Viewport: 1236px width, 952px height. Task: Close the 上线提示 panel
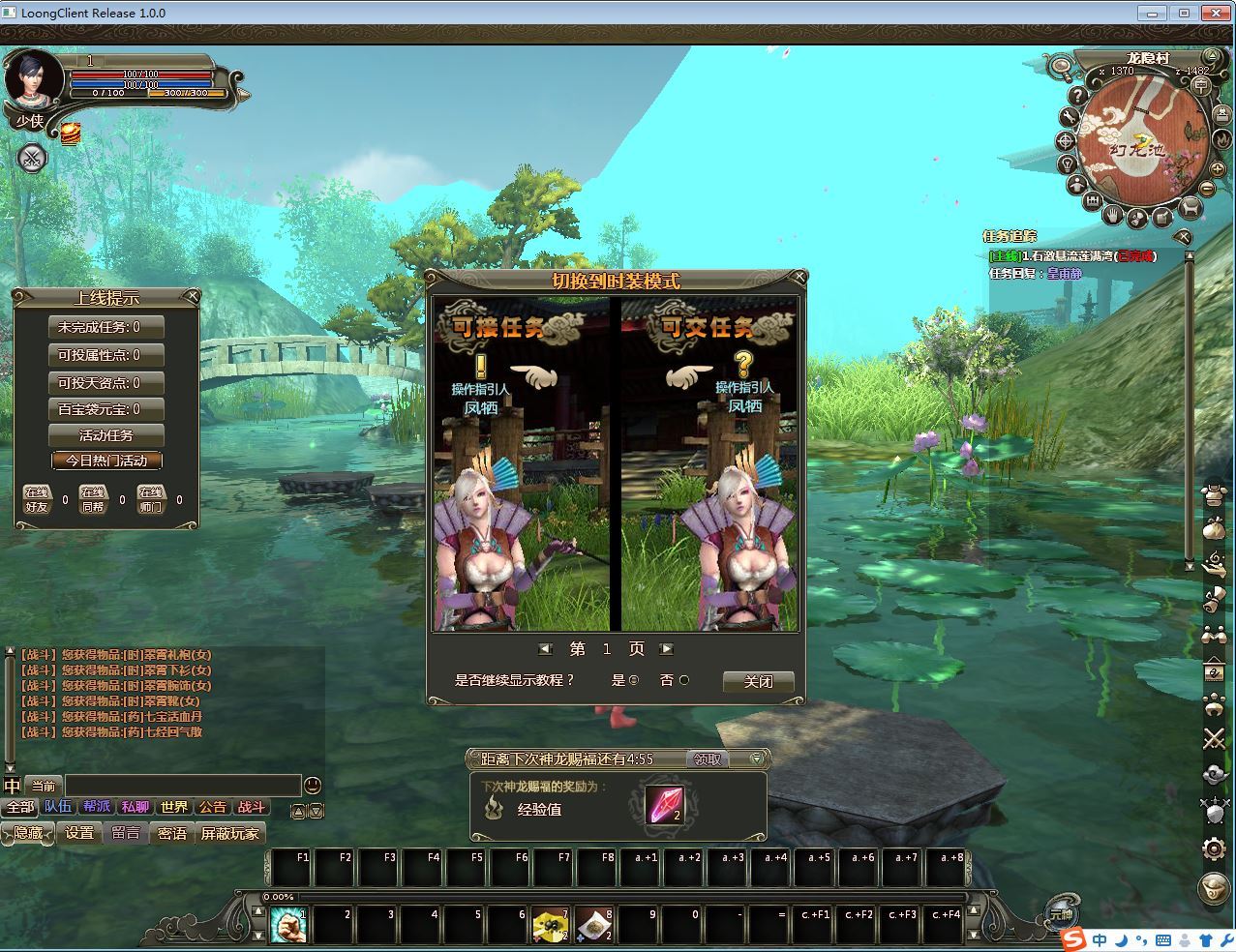(x=193, y=296)
